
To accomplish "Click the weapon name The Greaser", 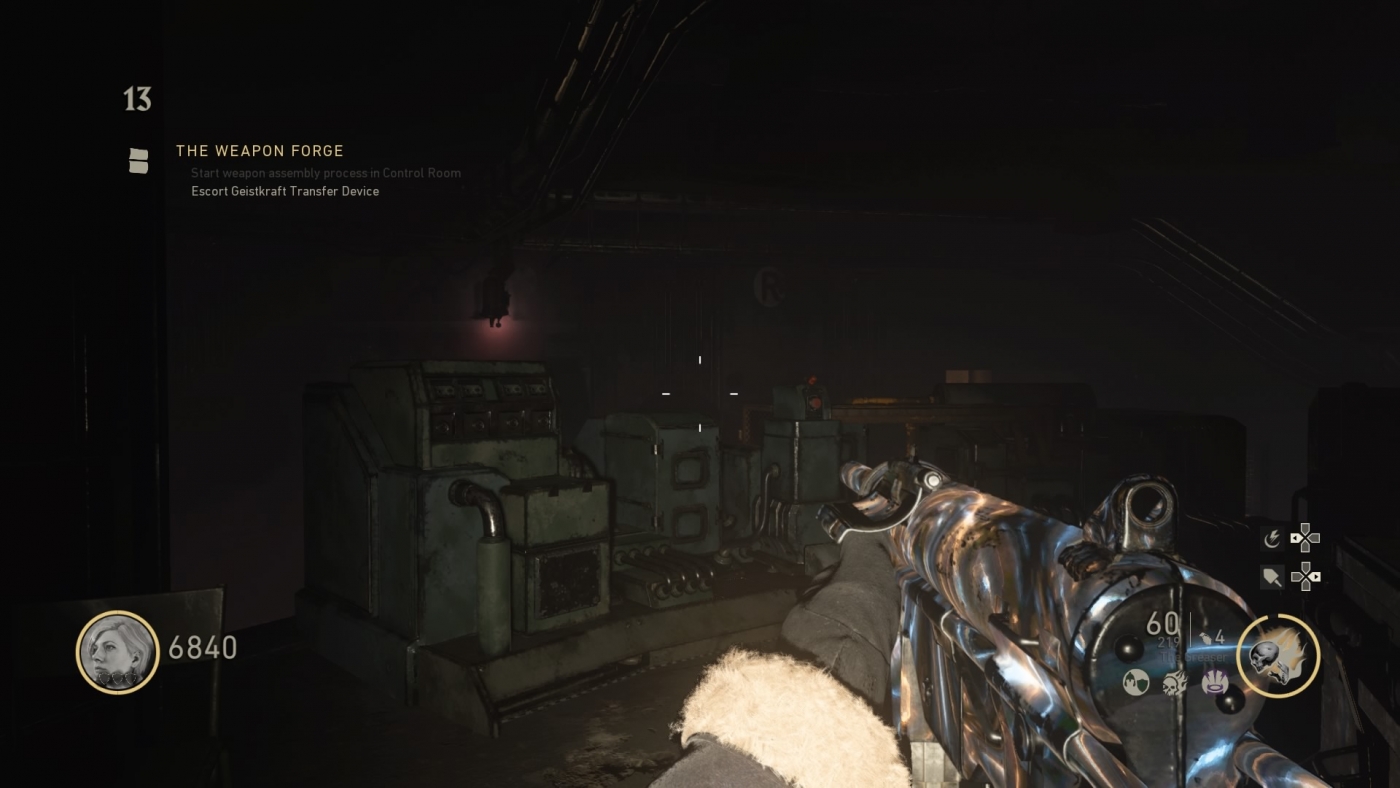I will [x=1194, y=656].
